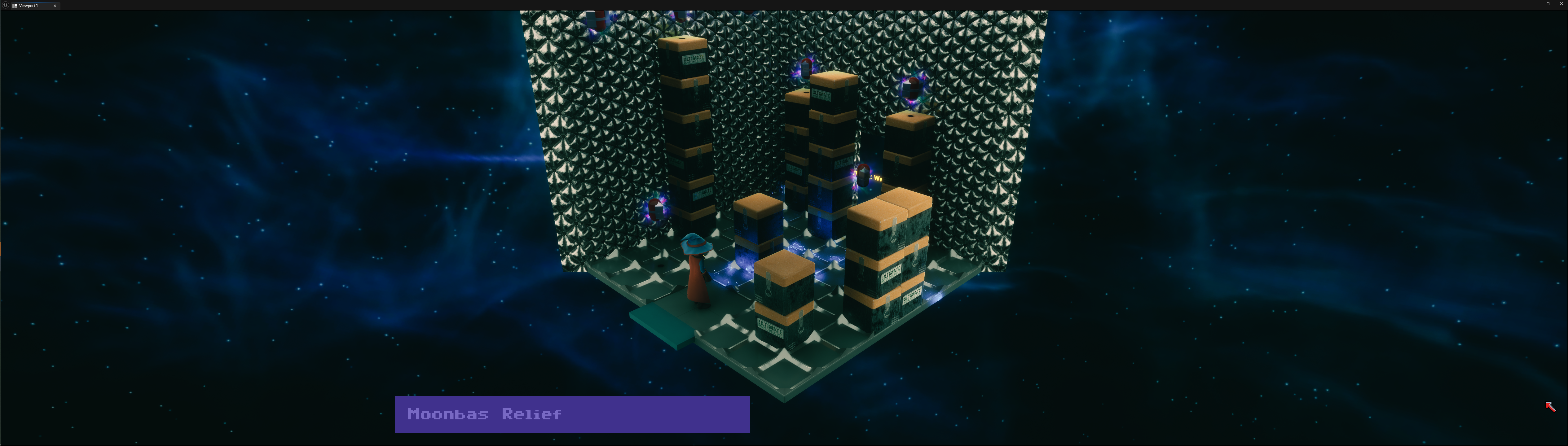
Task: Close the Viewport 1 tab
Action: click(55, 6)
